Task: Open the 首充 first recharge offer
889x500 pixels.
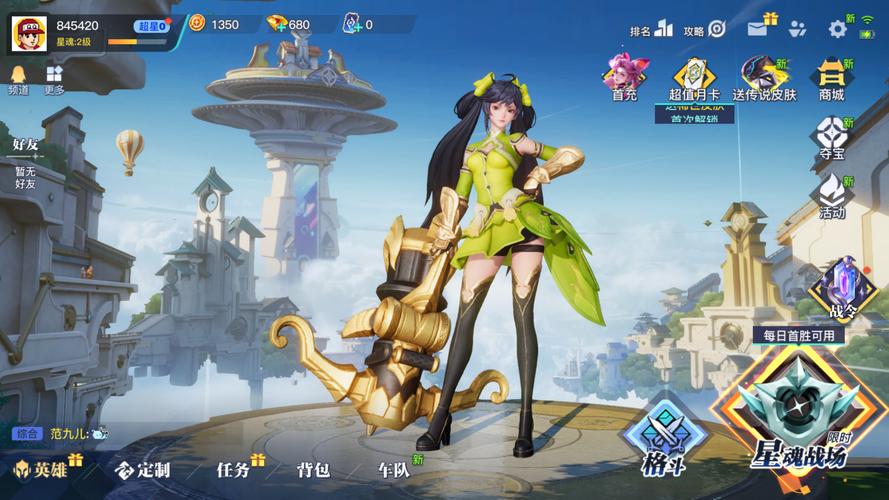Action: [x=625, y=78]
